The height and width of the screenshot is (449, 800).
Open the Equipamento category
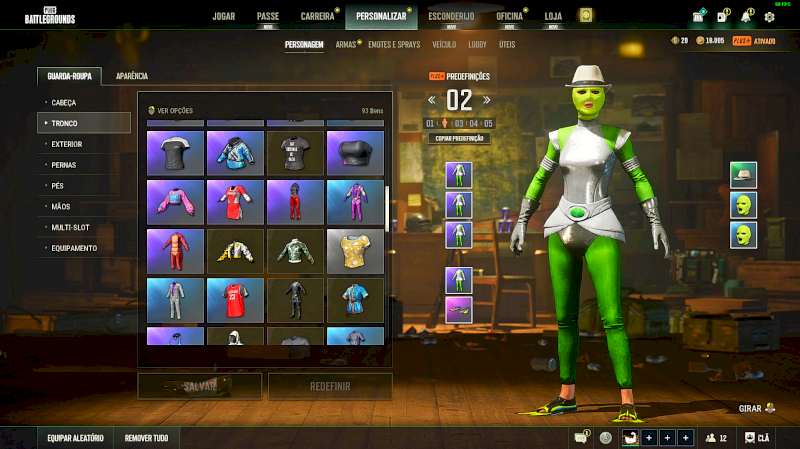coord(74,248)
